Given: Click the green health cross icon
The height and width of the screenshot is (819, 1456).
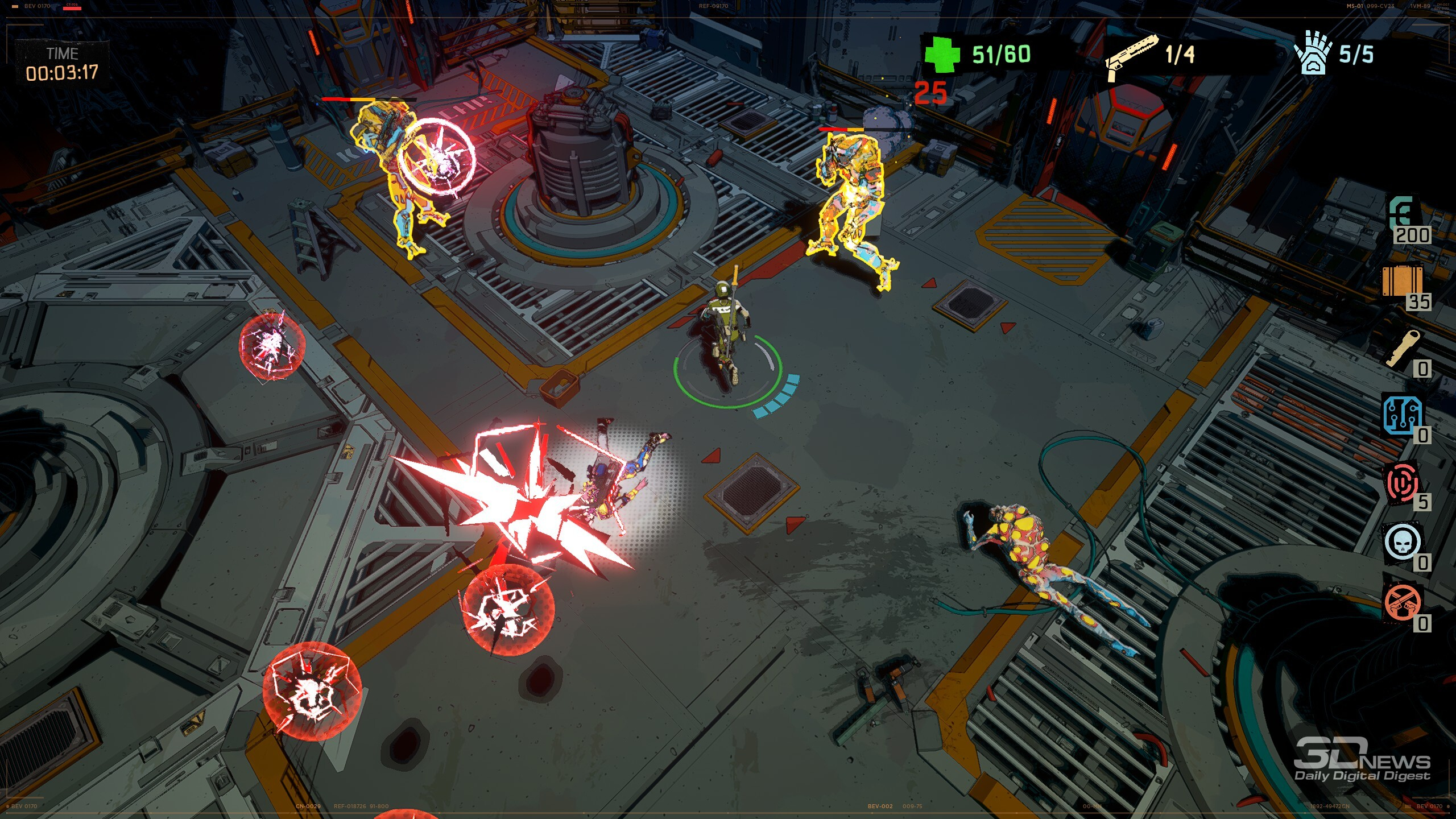Looking at the screenshot, I should [942, 54].
